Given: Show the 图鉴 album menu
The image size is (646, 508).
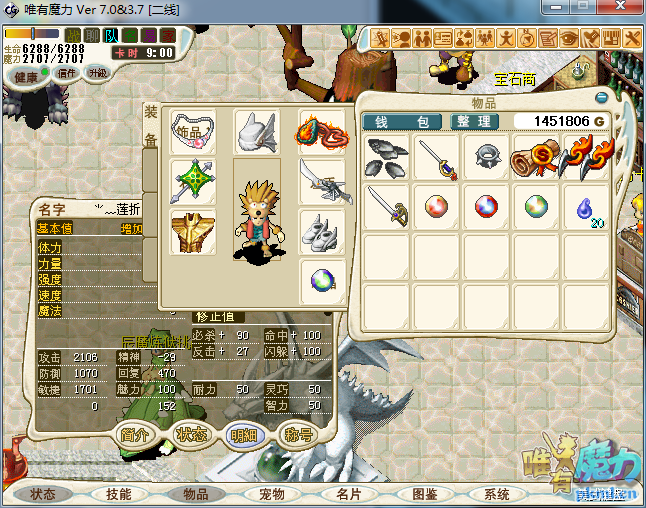Looking at the screenshot, I should (425, 494).
